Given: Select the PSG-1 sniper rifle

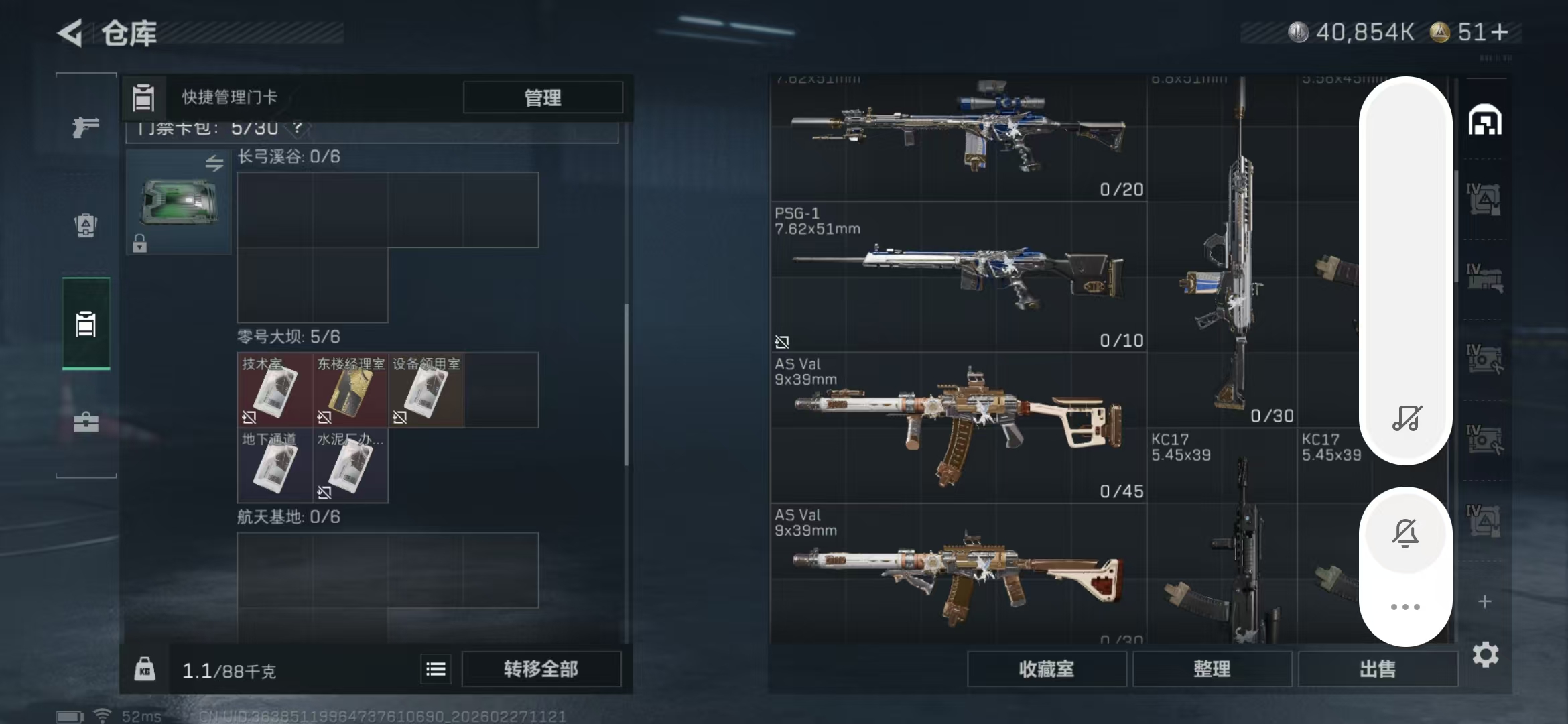Looking at the screenshot, I should [x=958, y=277].
